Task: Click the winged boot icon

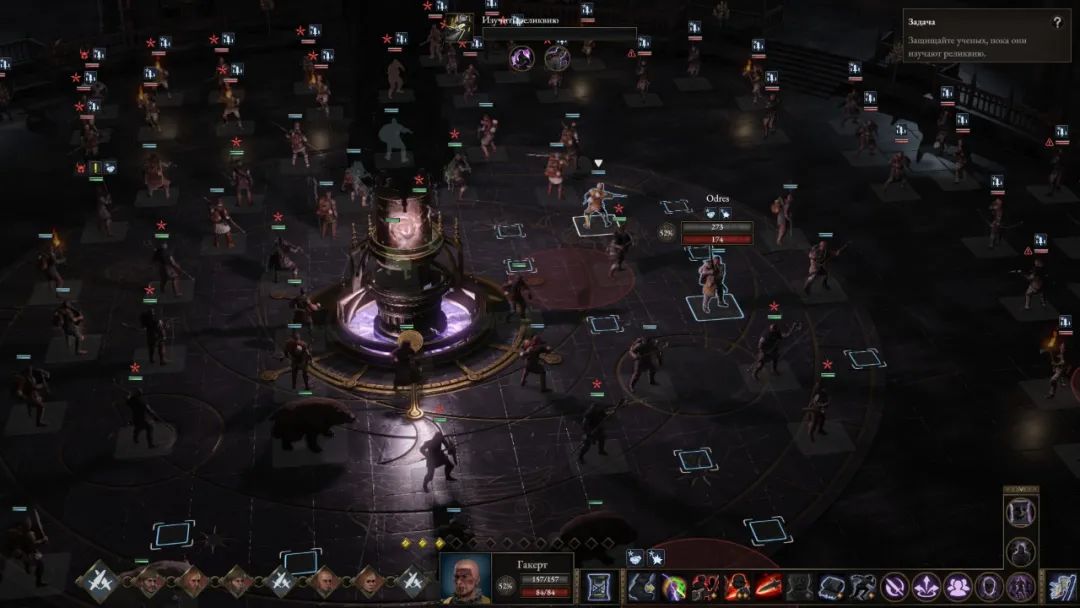Action: point(1060,586)
